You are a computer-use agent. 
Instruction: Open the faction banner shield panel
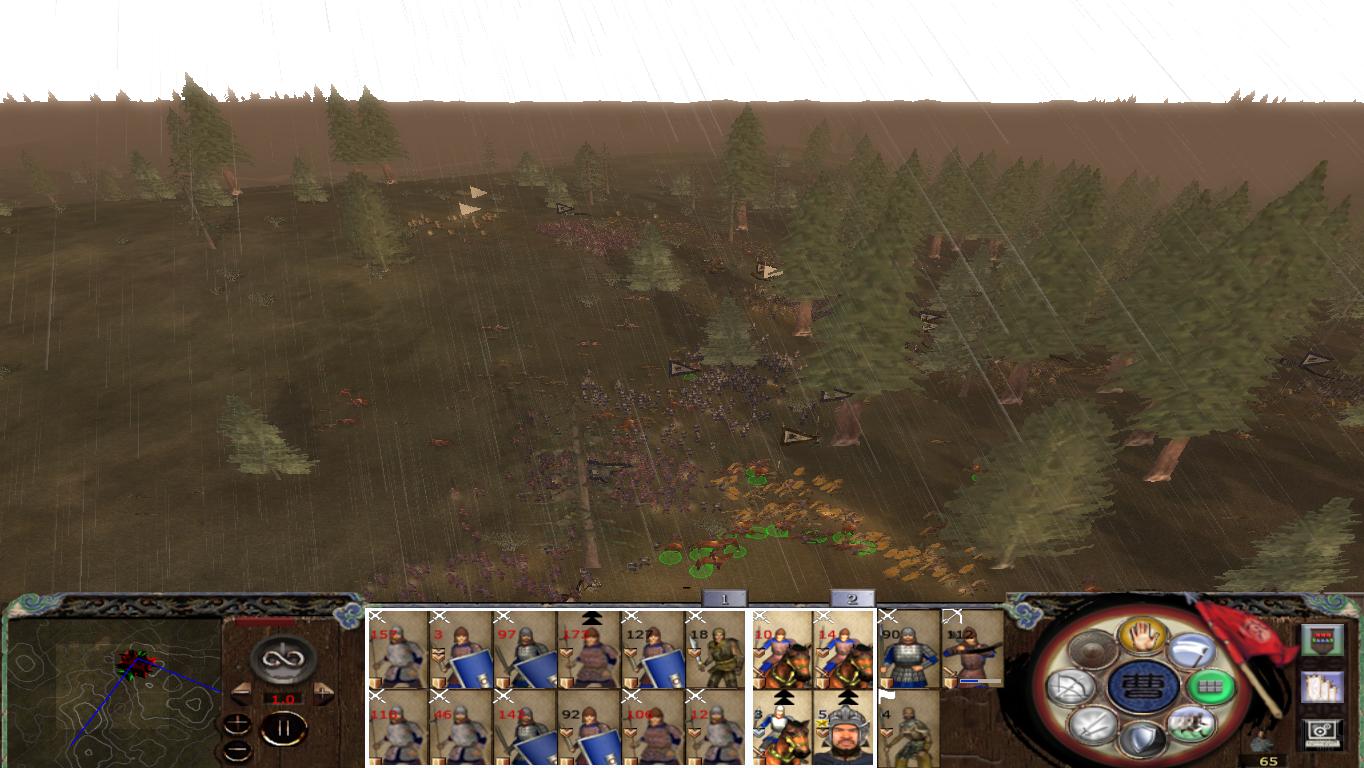point(1323,640)
